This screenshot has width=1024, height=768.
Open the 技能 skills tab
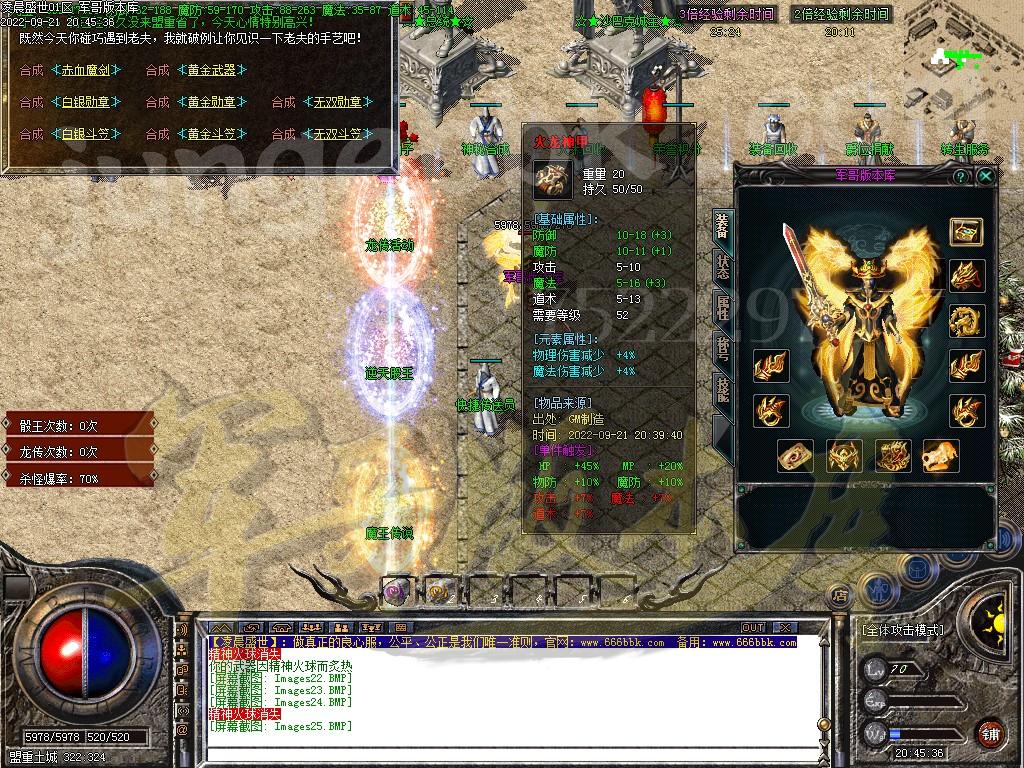tap(722, 392)
